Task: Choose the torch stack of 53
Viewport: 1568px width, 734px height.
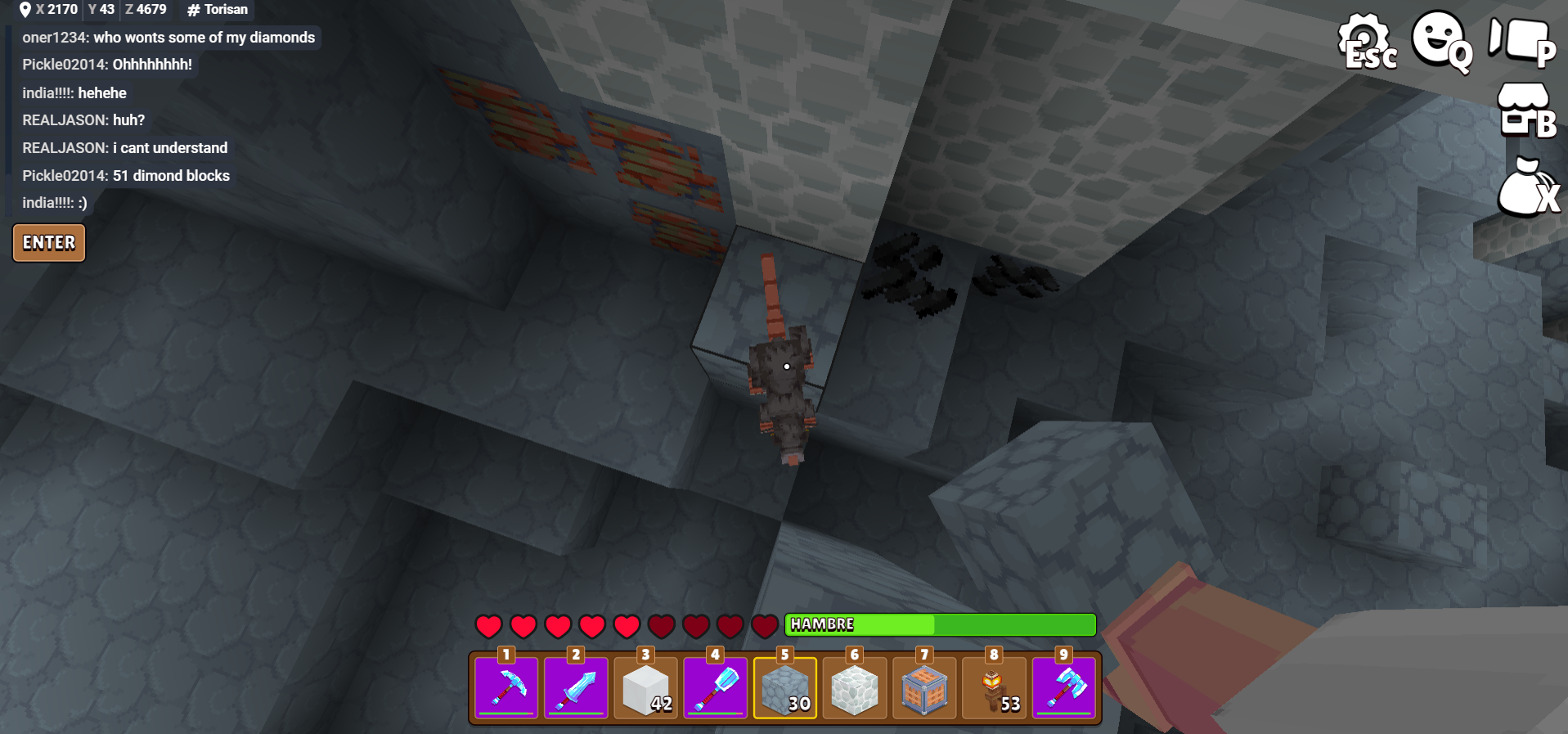Action: tap(994, 687)
